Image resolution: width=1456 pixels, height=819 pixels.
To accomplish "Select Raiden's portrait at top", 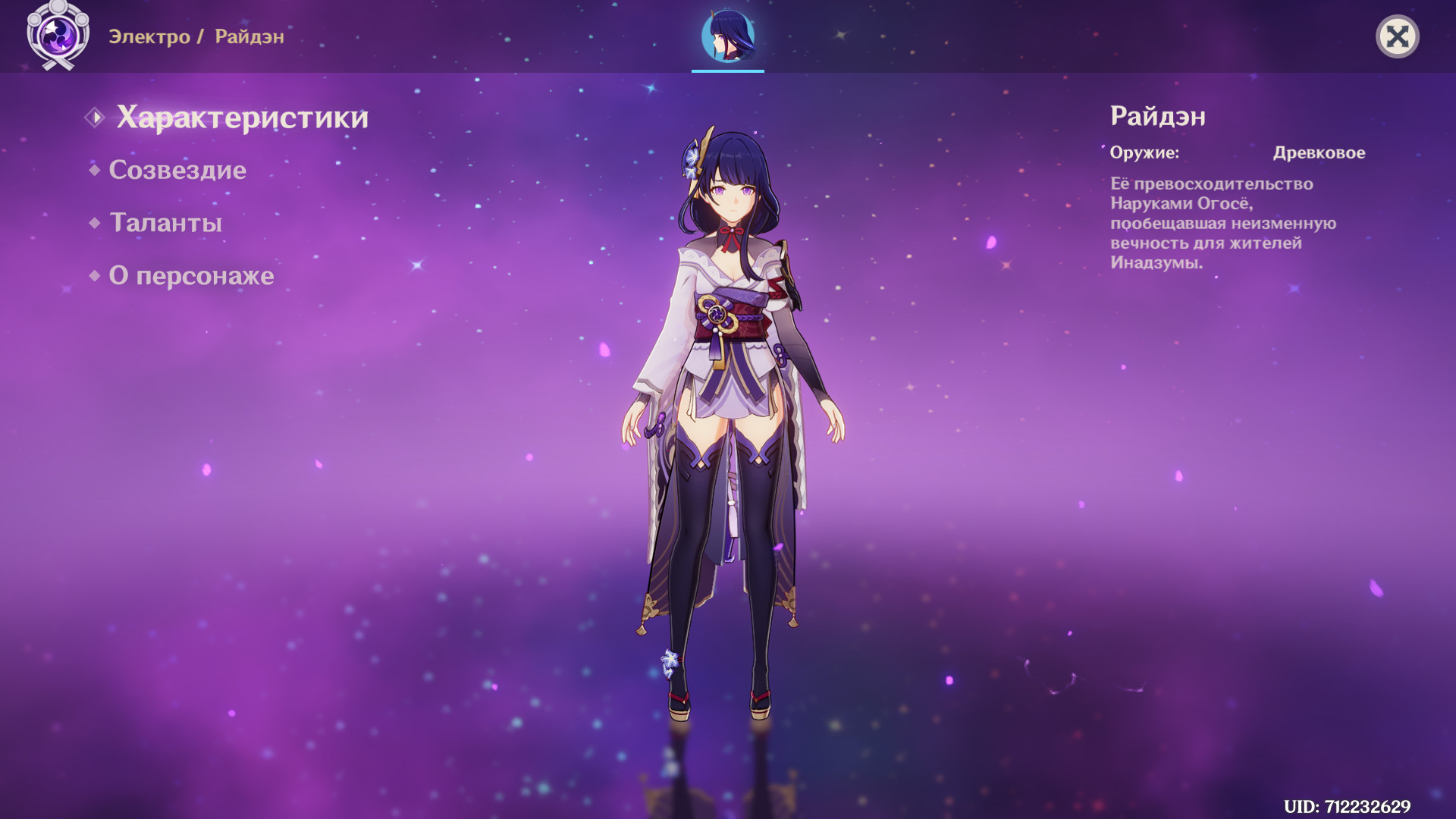I will pyautogui.click(x=728, y=36).
